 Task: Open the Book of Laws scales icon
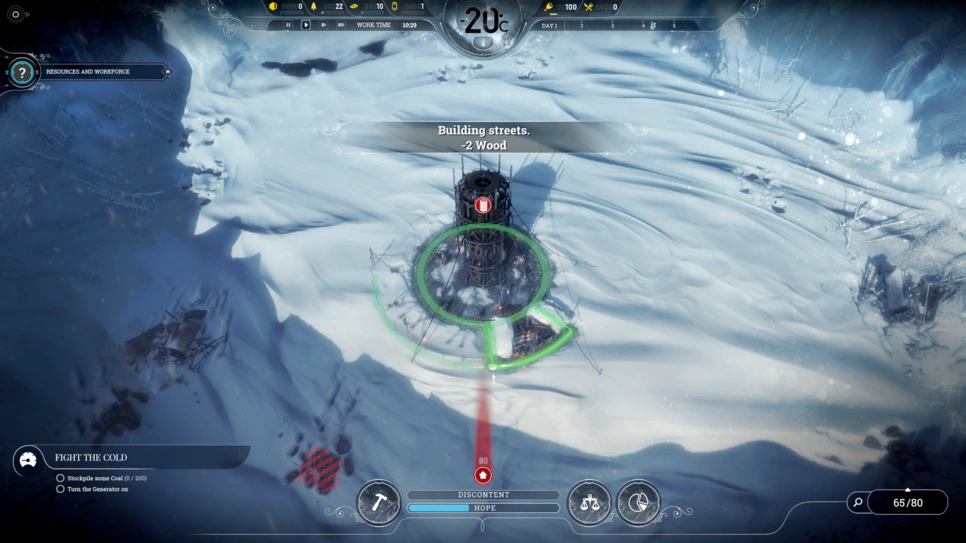tap(589, 503)
